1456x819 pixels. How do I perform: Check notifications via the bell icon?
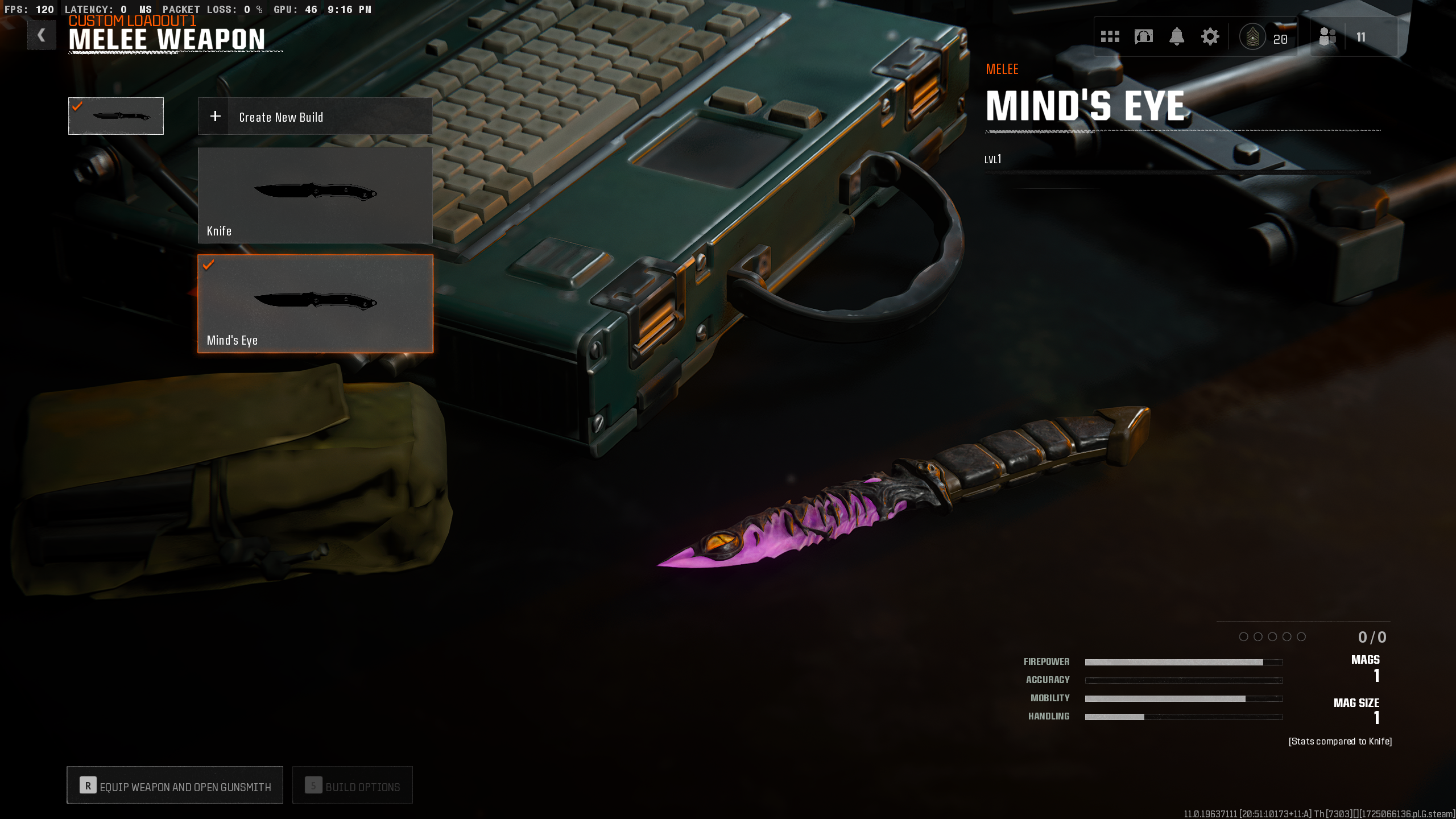[1177, 36]
